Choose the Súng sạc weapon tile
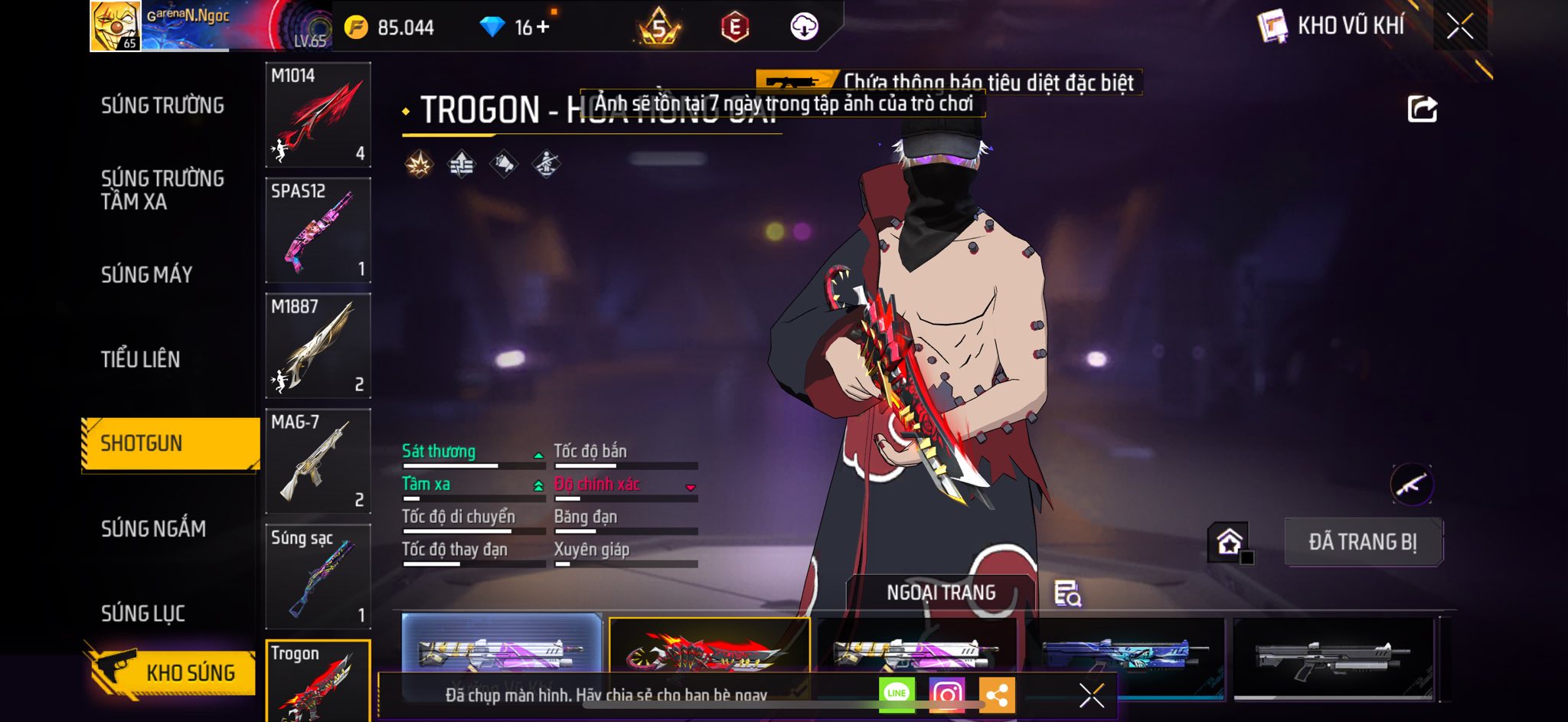 pos(318,577)
